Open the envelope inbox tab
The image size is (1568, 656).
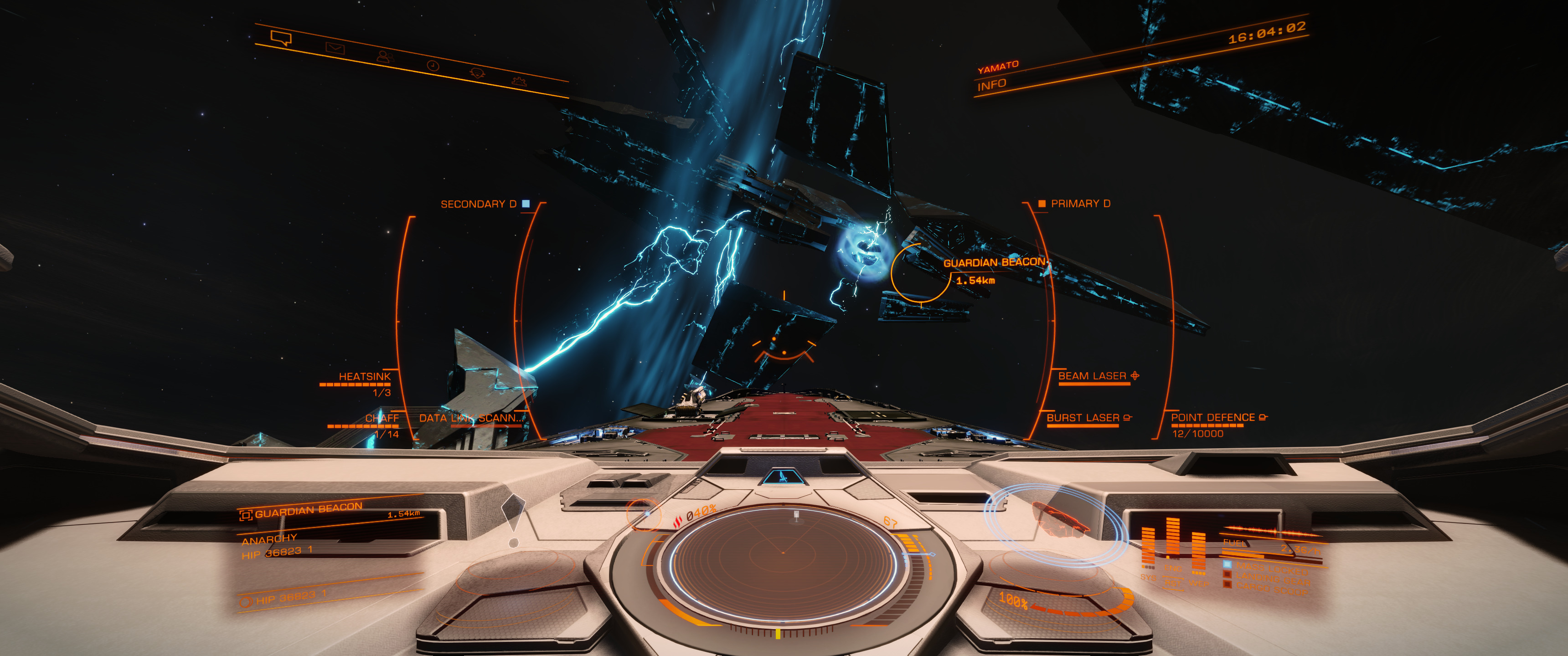coord(335,48)
